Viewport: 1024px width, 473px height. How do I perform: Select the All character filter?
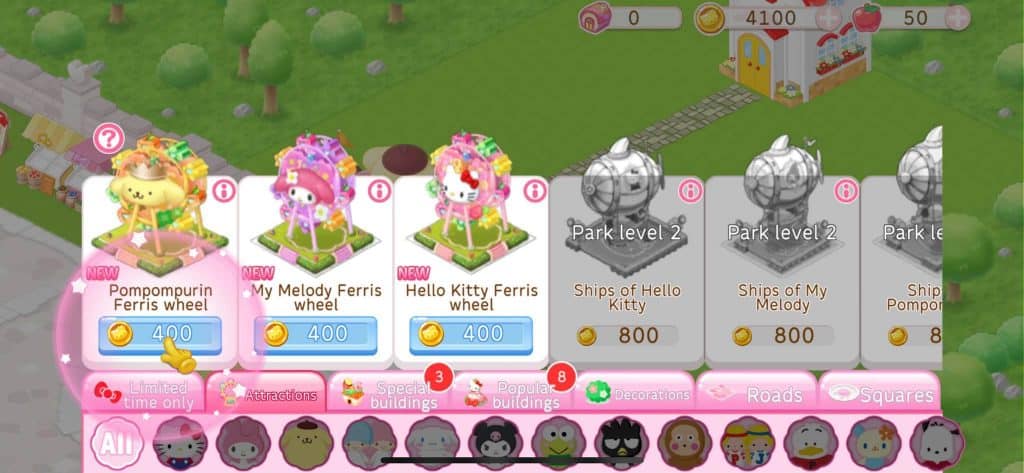tap(118, 444)
